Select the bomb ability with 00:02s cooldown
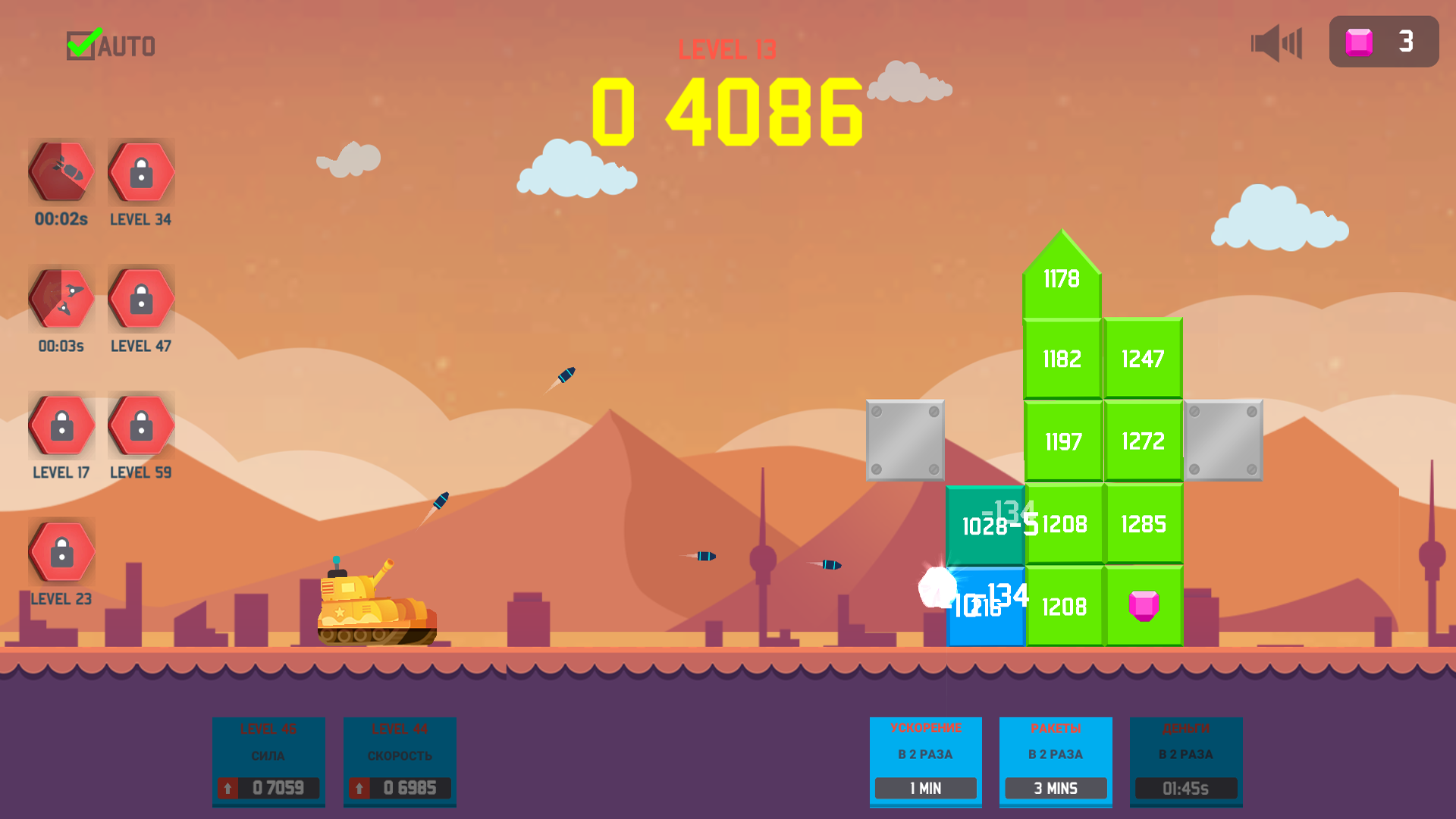Viewport: 1456px width, 819px height. 61,171
